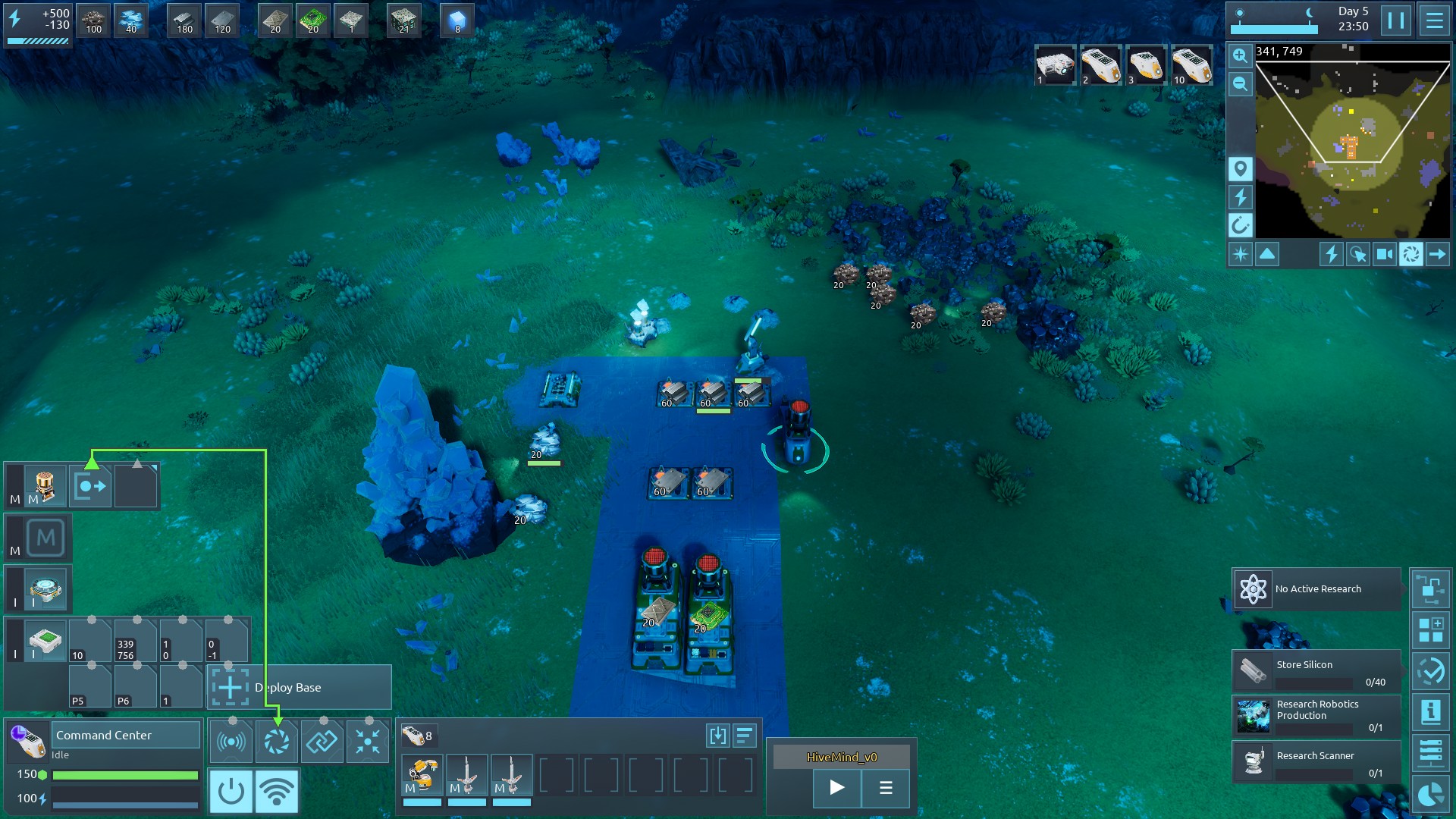Toggle the minimap power grid overlay
The image size is (1456, 819).
[1240, 197]
